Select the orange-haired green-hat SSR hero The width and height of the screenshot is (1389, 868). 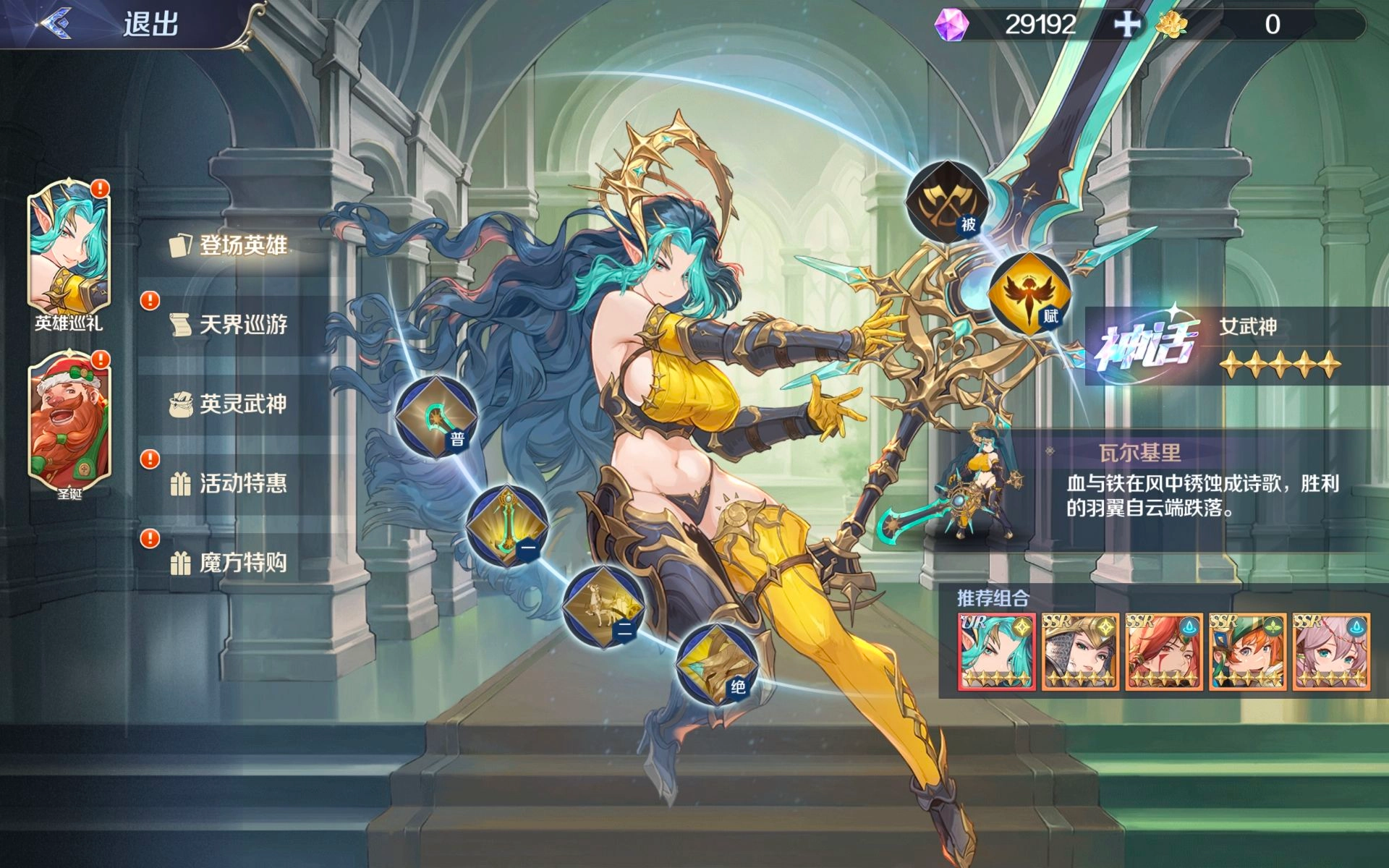click(1248, 652)
